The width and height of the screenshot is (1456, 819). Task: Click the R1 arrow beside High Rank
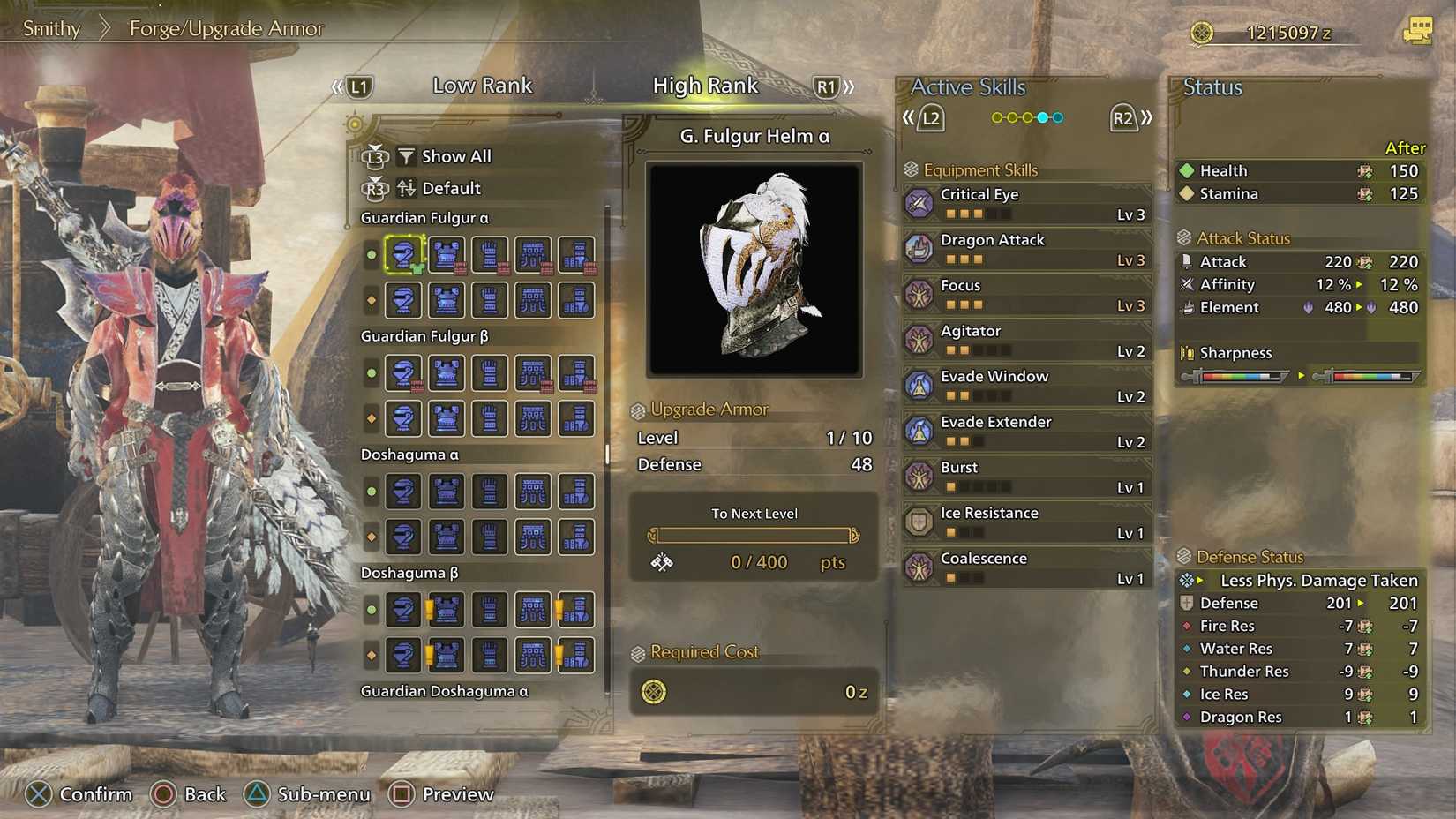pos(827,86)
